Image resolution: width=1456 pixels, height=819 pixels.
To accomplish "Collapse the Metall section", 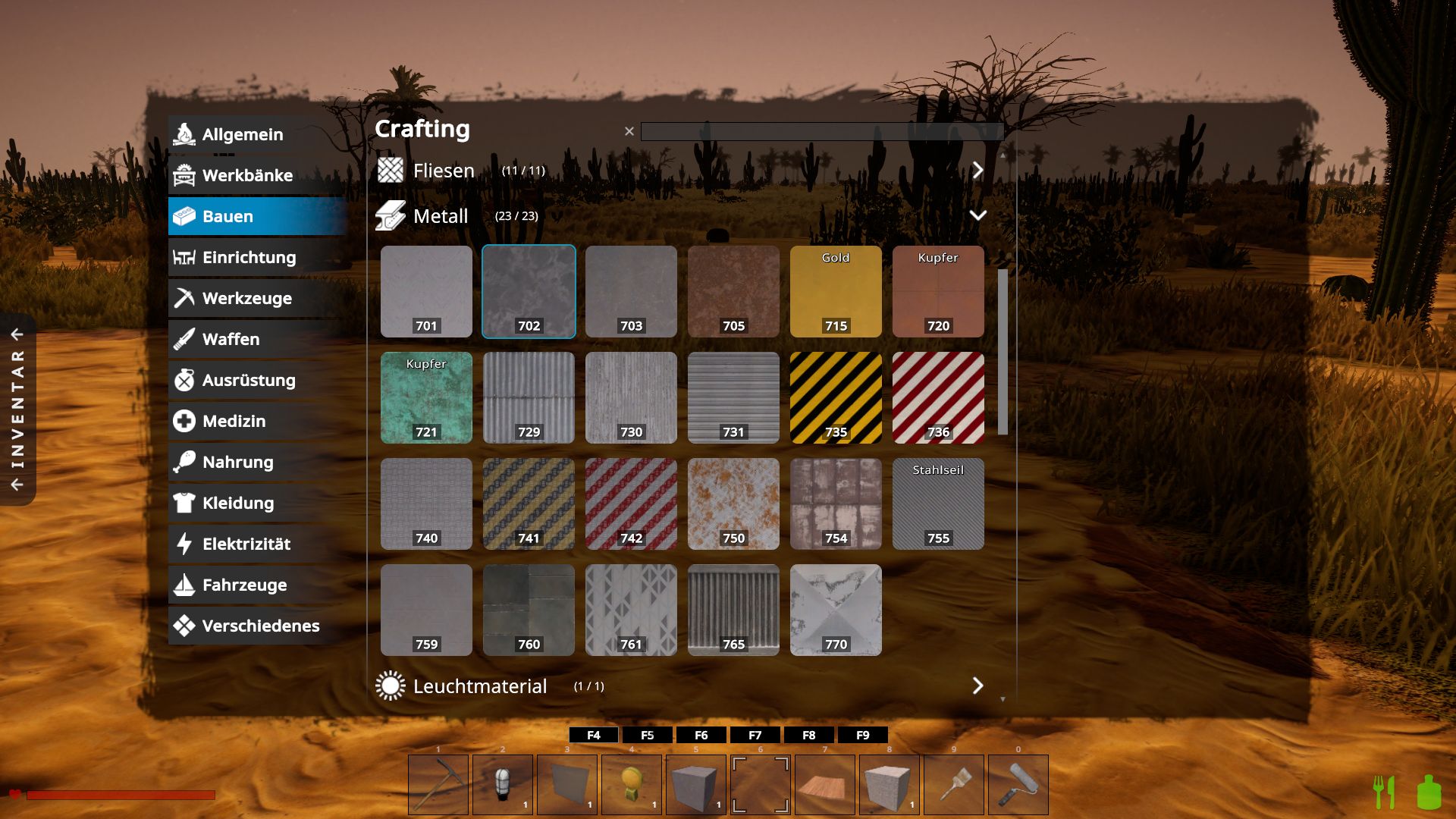I will [977, 215].
